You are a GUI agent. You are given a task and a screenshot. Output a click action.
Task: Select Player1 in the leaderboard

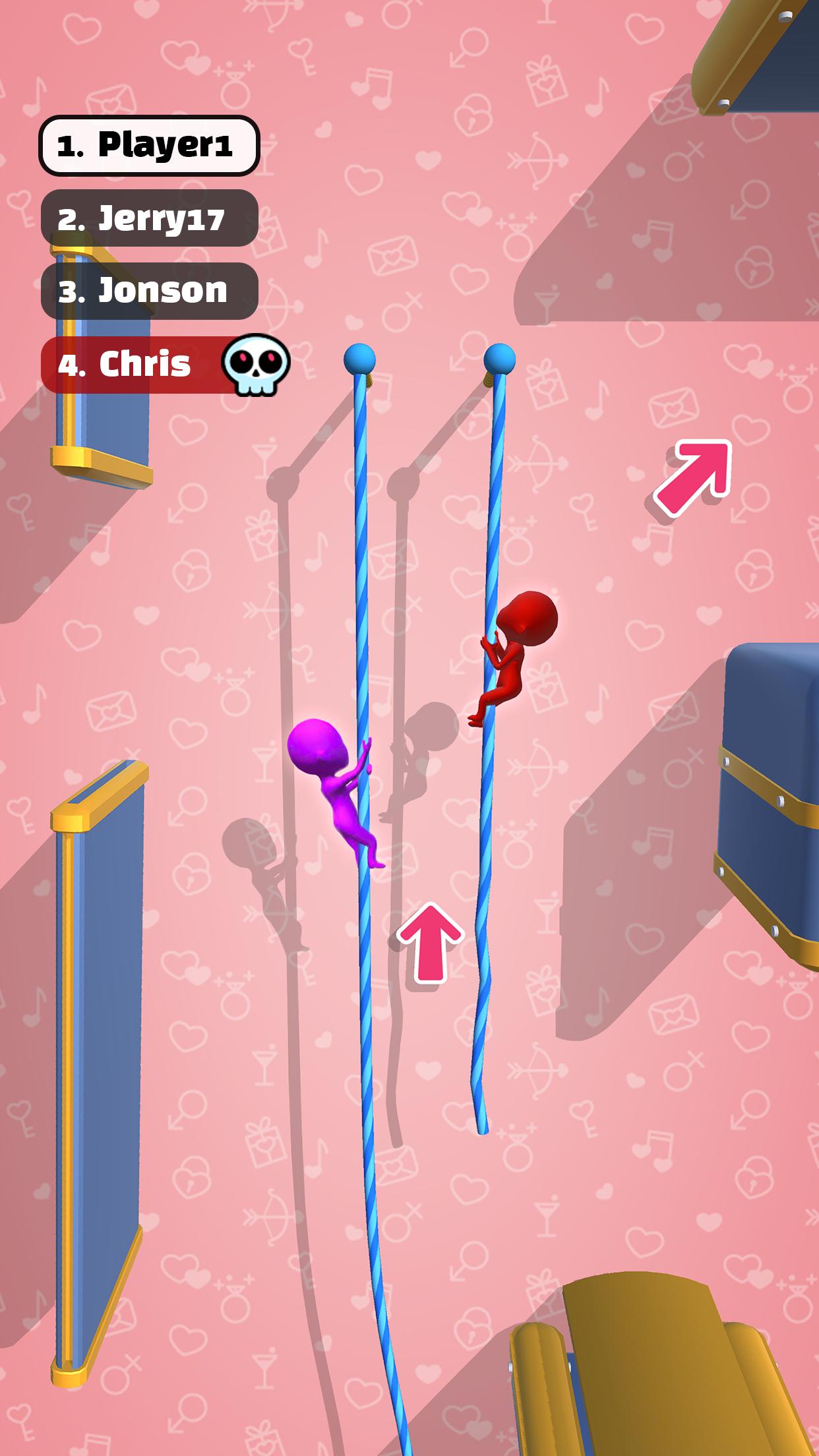pyautogui.click(x=149, y=145)
